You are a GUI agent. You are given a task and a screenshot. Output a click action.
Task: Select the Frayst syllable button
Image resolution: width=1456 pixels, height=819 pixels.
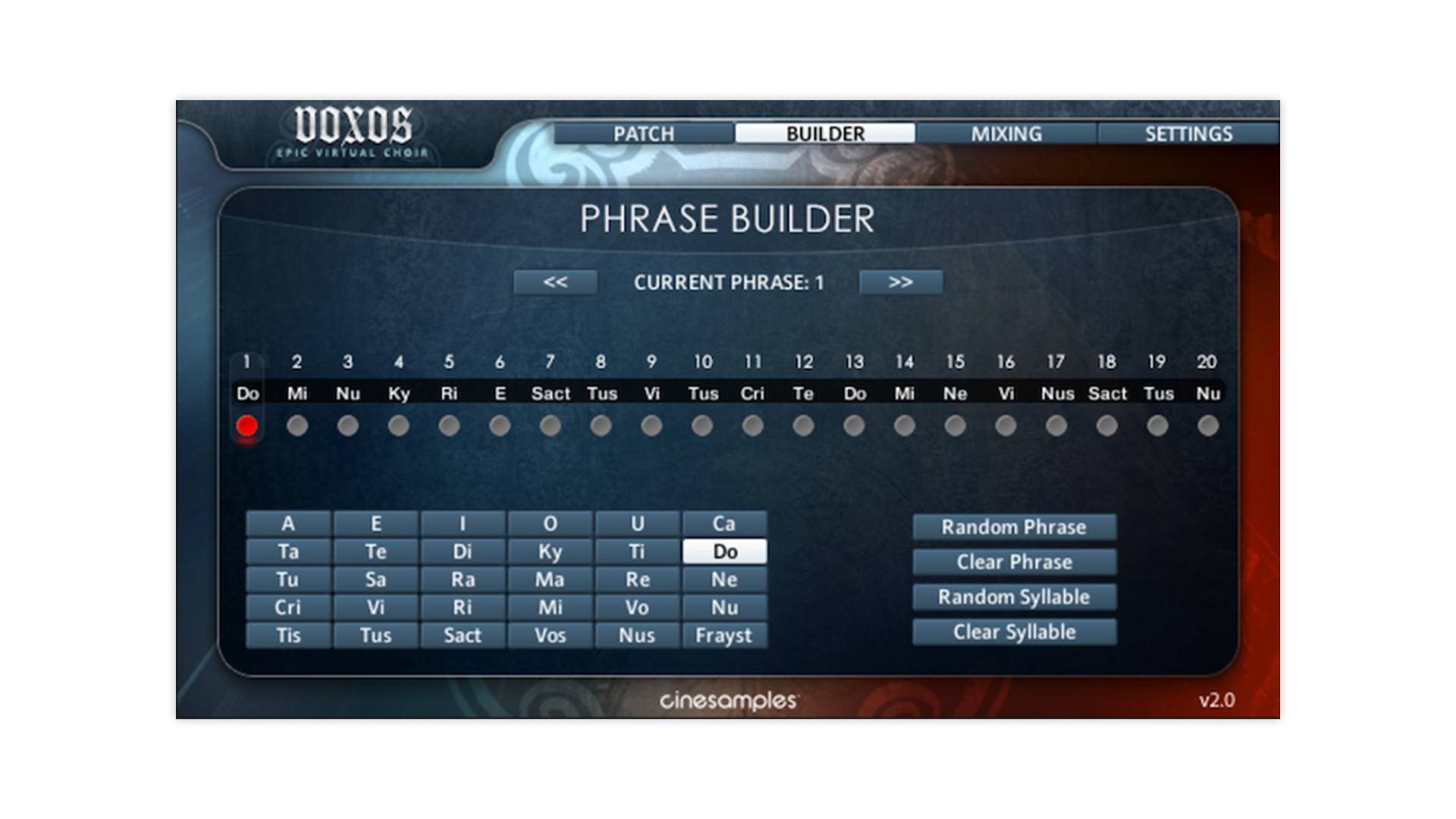pyautogui.click(x=724, y=635)
